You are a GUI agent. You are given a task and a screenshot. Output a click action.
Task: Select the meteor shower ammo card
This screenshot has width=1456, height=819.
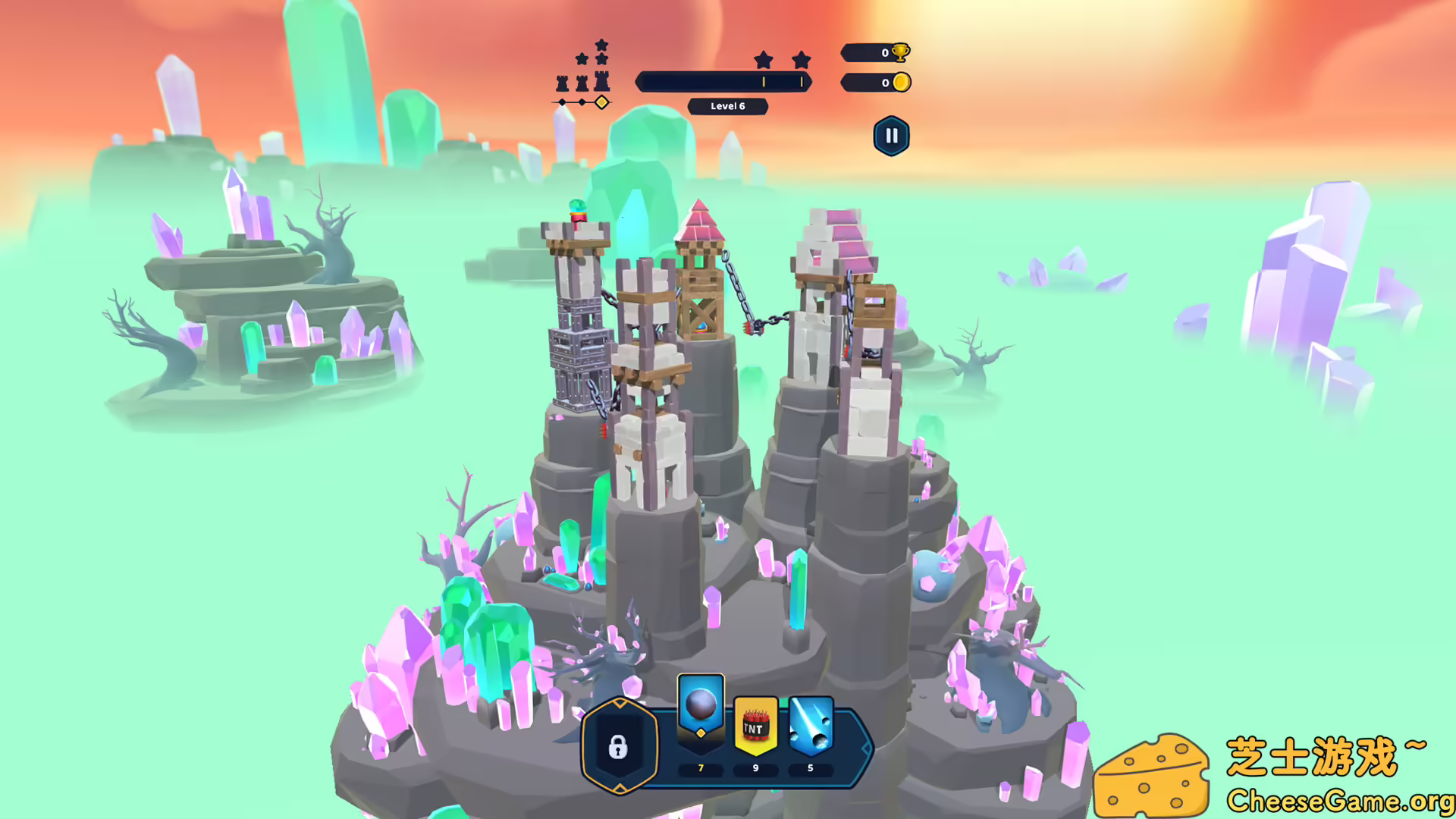click(811, 726)
